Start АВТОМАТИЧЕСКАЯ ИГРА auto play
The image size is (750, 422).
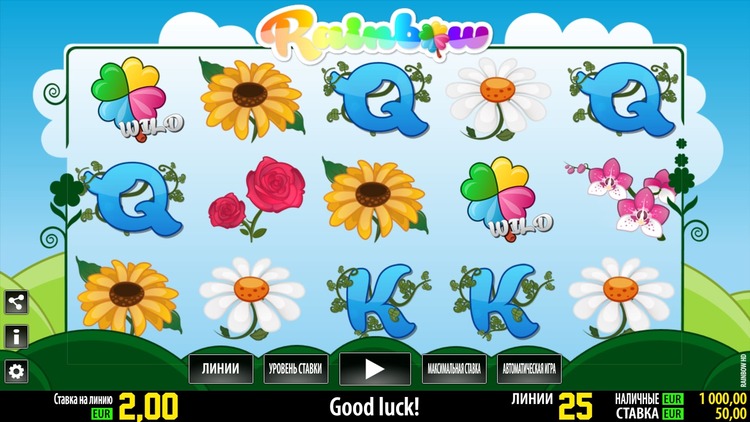[x=530, y=369]
